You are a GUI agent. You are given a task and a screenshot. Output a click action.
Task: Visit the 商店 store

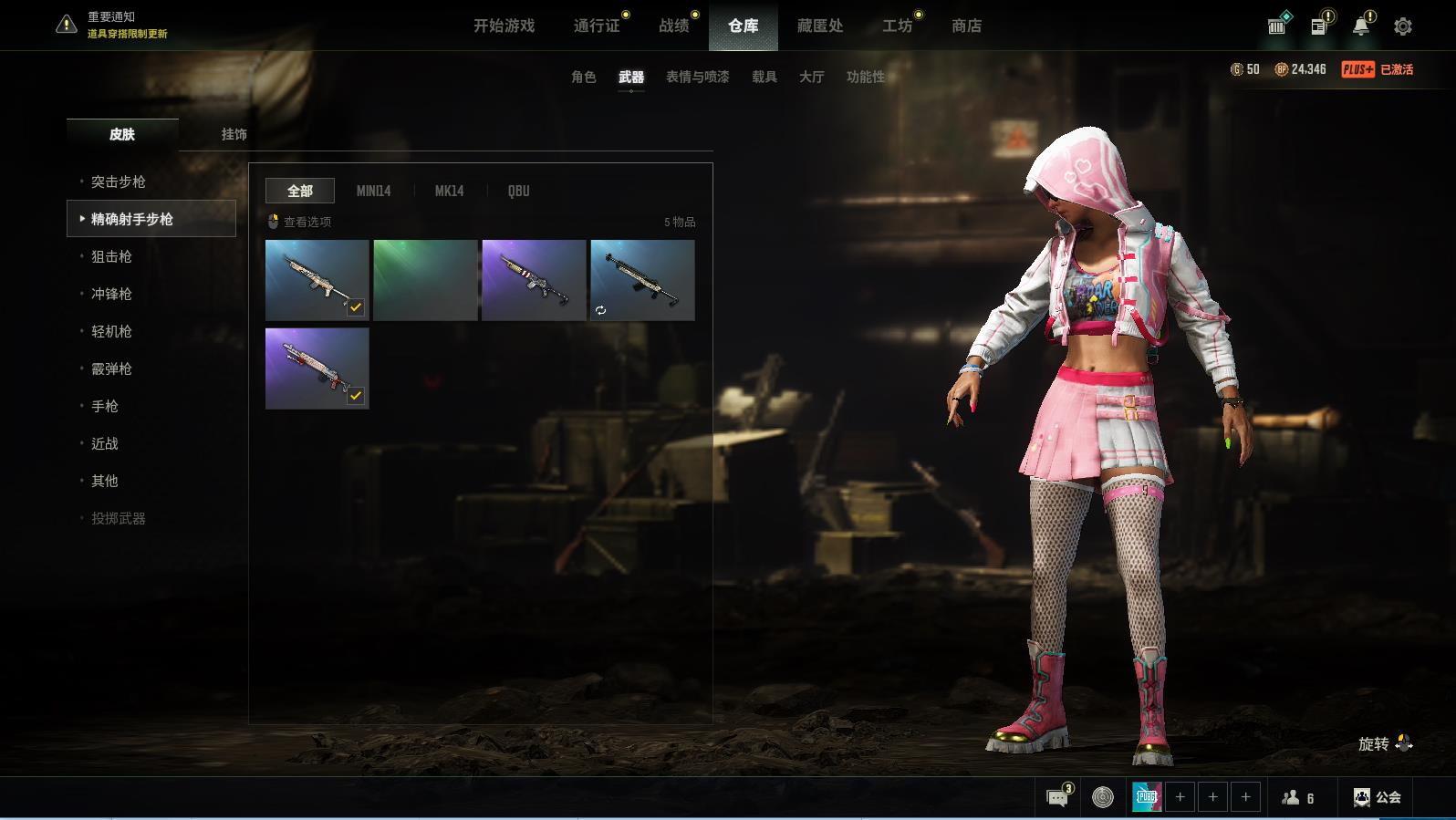pos(966,26)
